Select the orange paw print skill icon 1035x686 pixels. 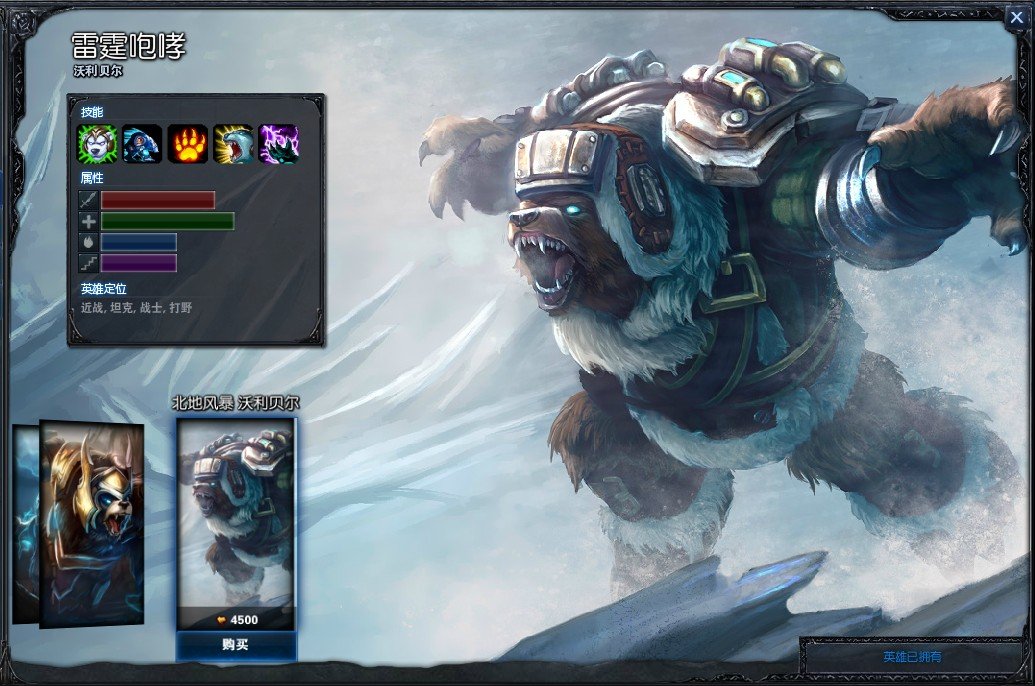[187, 144]
